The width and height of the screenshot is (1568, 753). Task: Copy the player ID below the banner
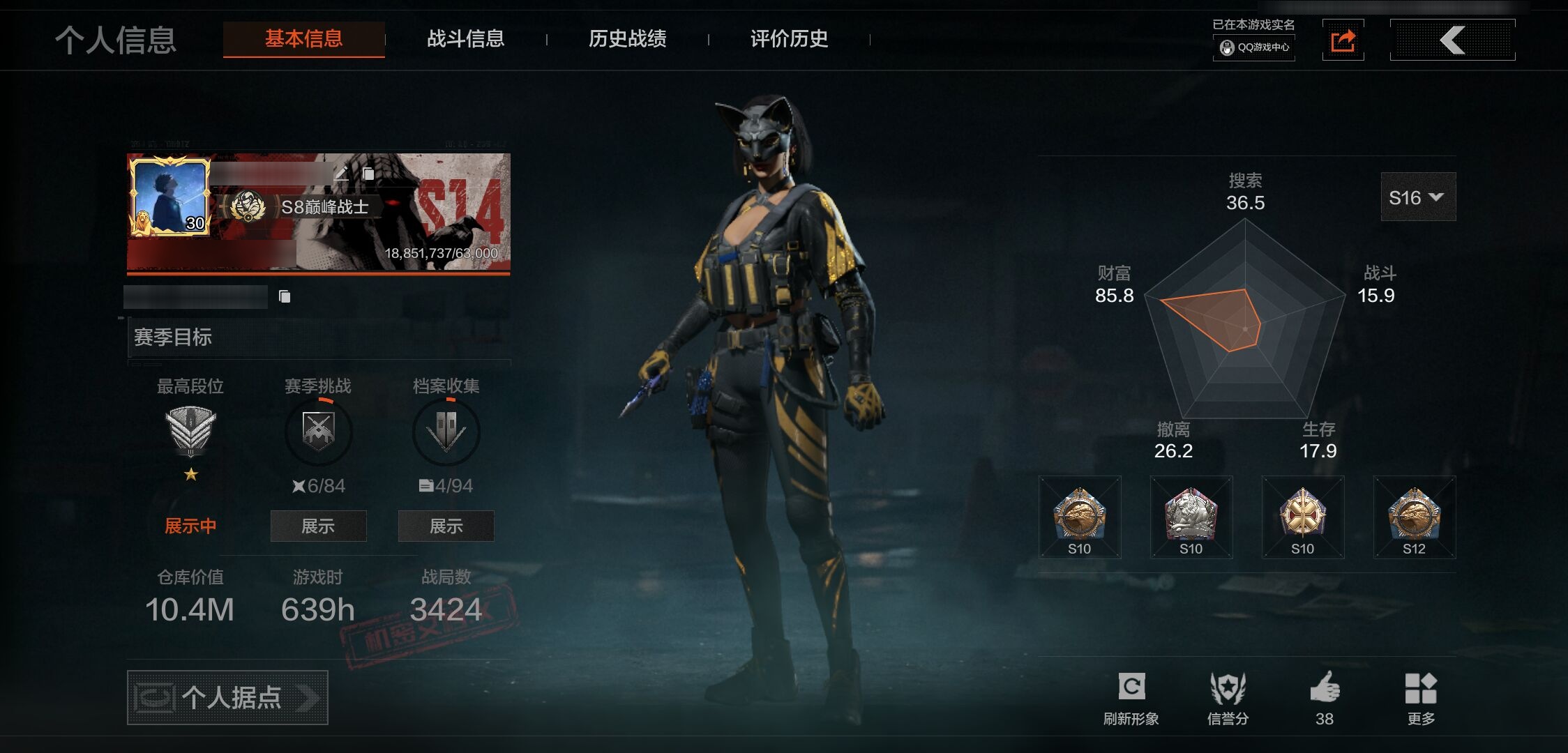pos(285,297)
